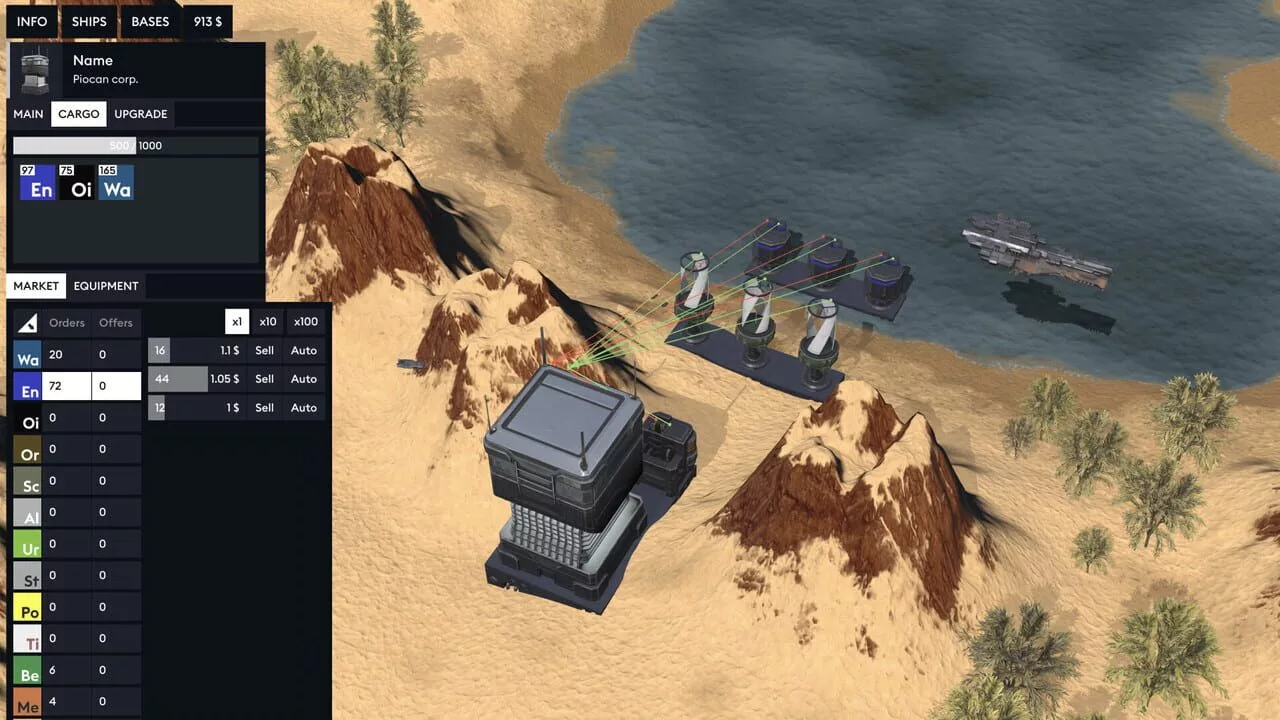The image size is (1280, 720).
Task: Open the INFO top menu
Action: click(32, 21)
